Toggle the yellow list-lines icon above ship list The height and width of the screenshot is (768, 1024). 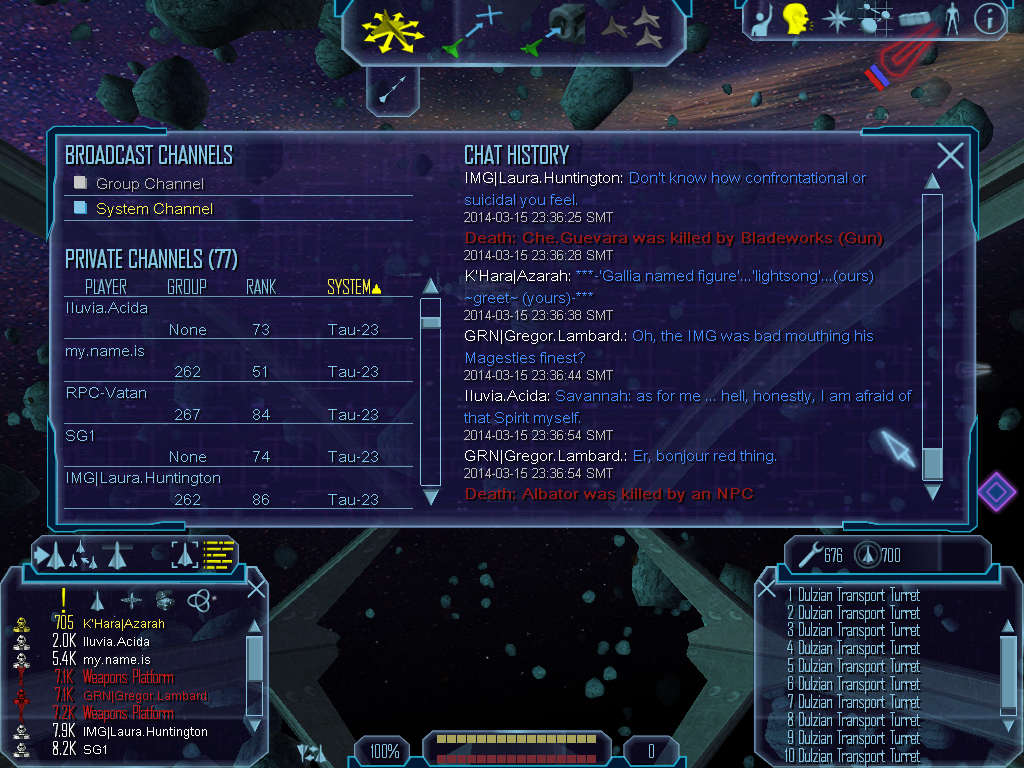pyautogui.click(x=218, y=554)
